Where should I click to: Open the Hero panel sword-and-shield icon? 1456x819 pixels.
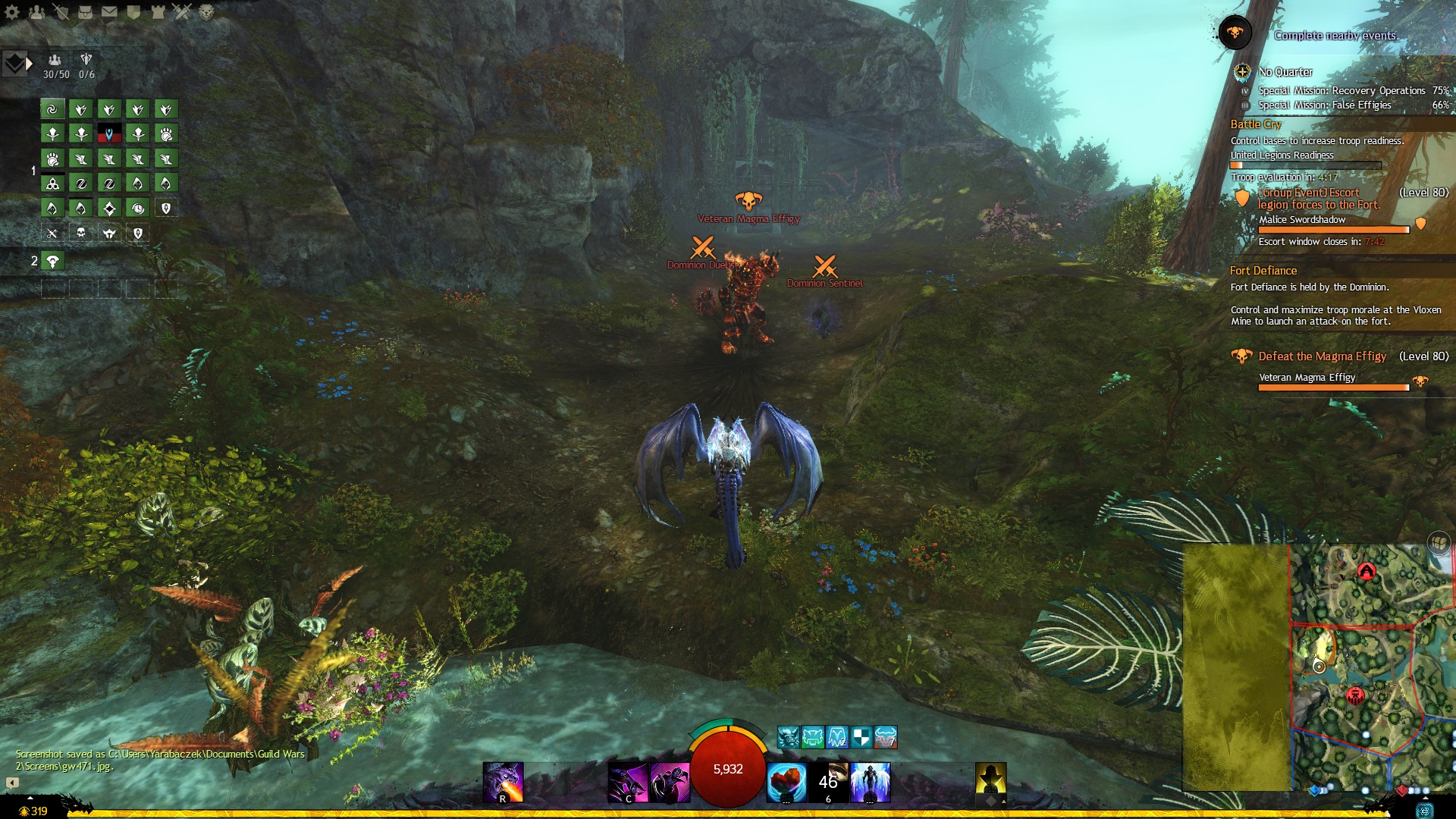pyautogui.click(x=61, y=11)
